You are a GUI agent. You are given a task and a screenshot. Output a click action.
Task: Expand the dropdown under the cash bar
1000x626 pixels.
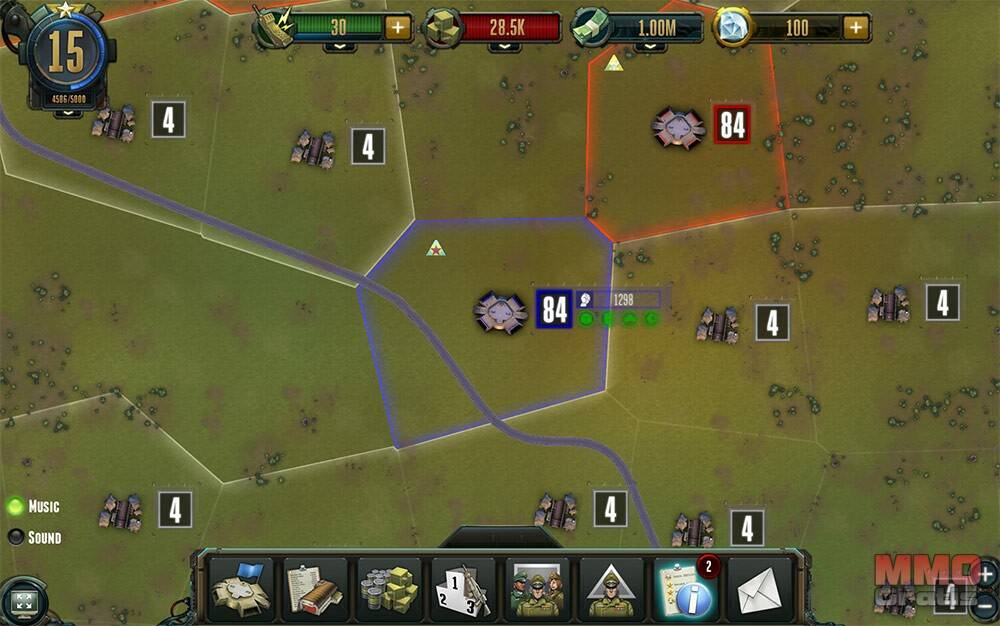point(651,46)
